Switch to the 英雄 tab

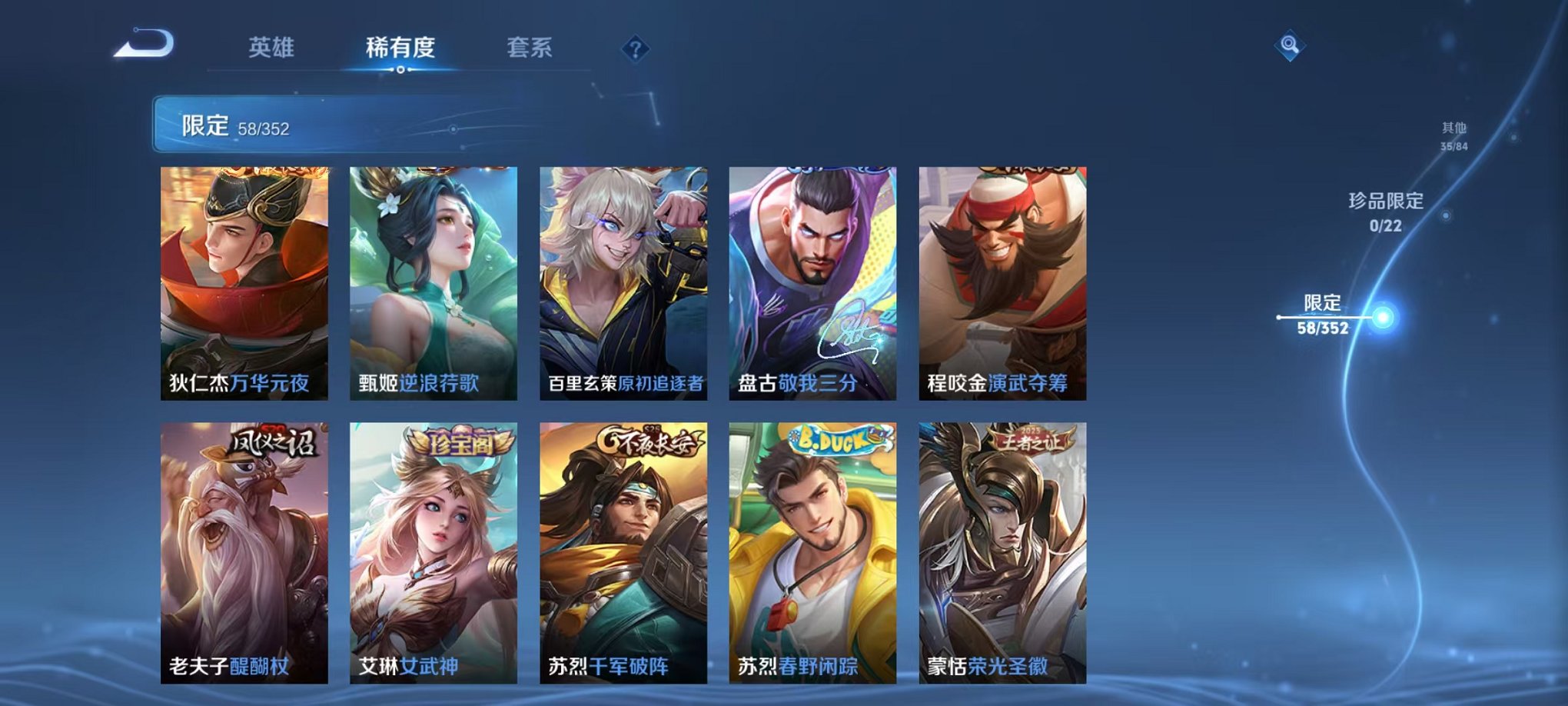pyautogui.click(x=269, y=46)
